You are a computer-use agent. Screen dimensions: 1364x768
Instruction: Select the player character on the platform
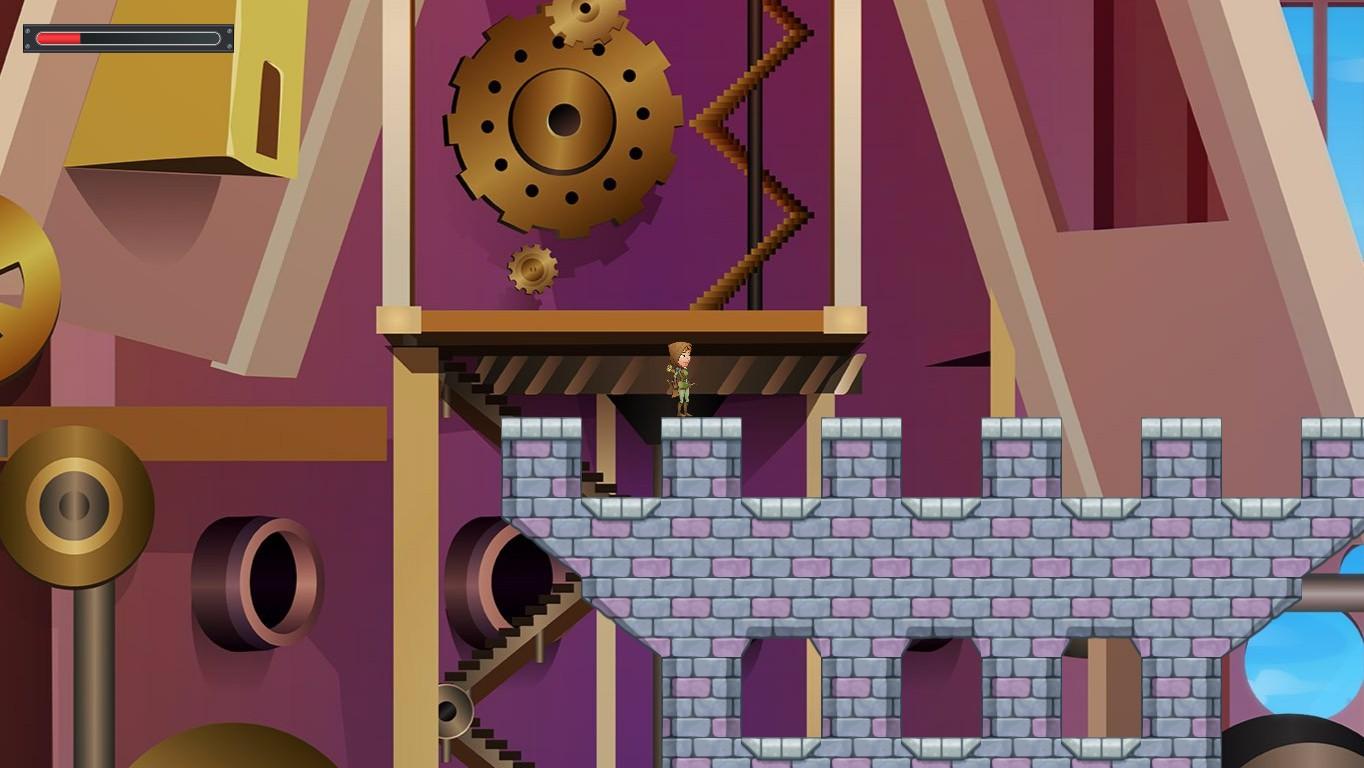(684, 377)
